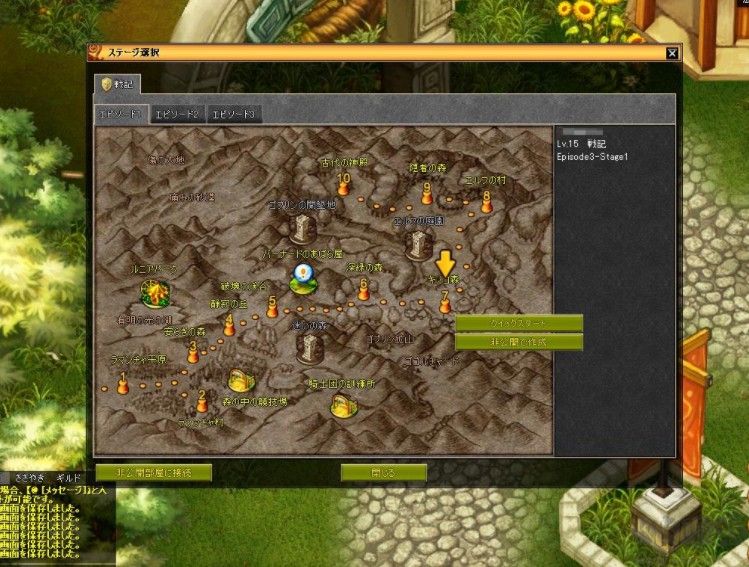Select stage 2 marker on the map
This screenshot has width=749, height=567.
pos(202,402)
